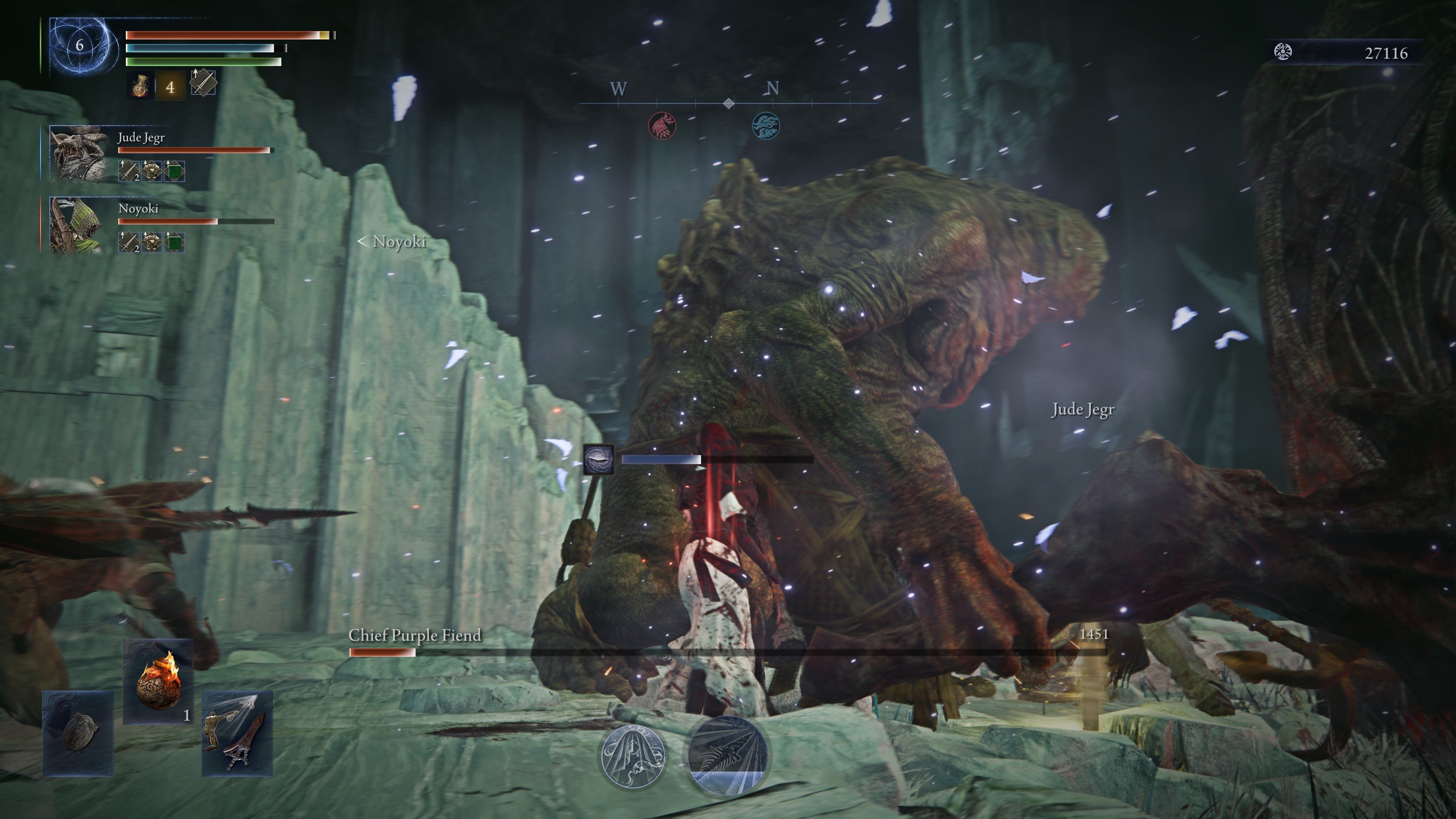Click the red marker on the compass
The height and width of the screenshot is (819, 1456).
[x=662, y=126]
